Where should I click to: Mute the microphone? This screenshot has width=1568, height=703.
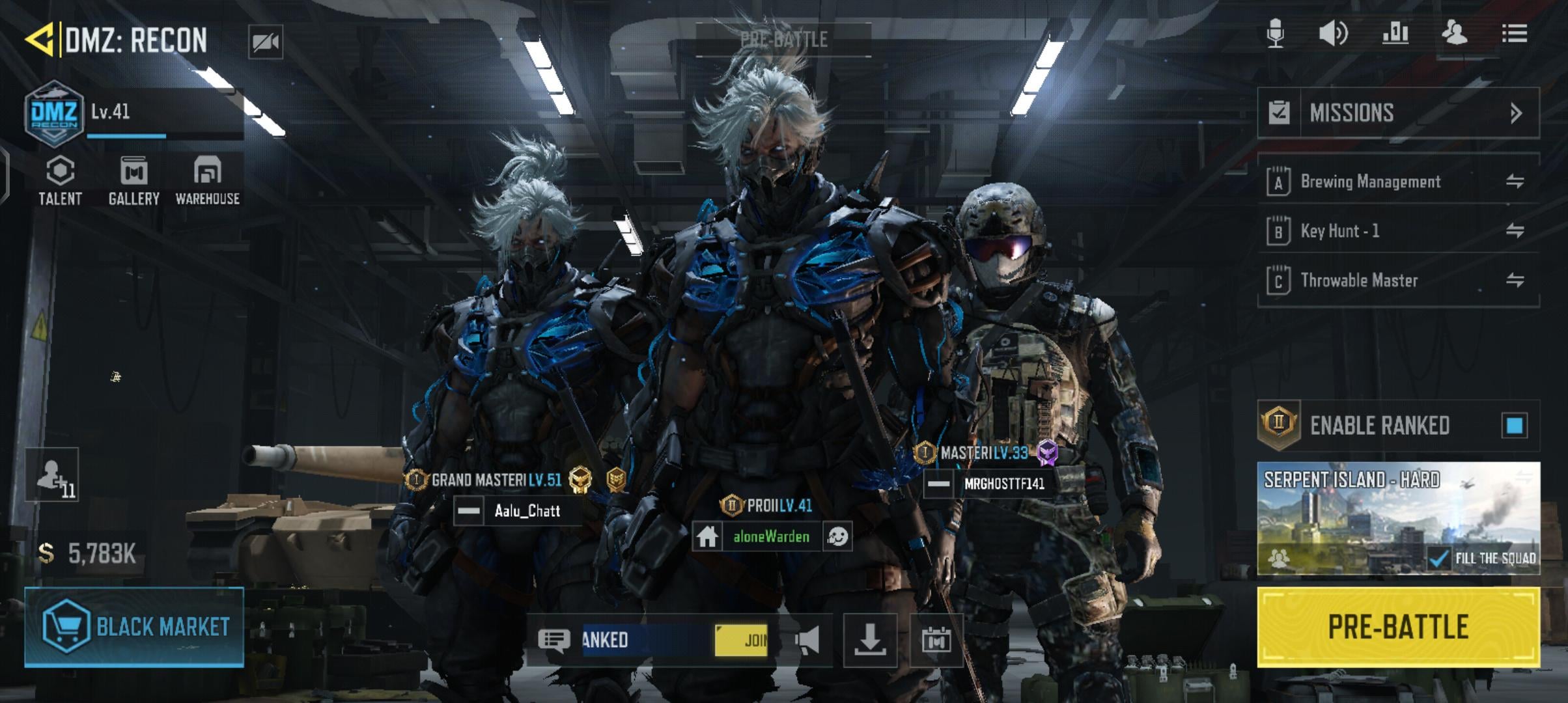1275,33
